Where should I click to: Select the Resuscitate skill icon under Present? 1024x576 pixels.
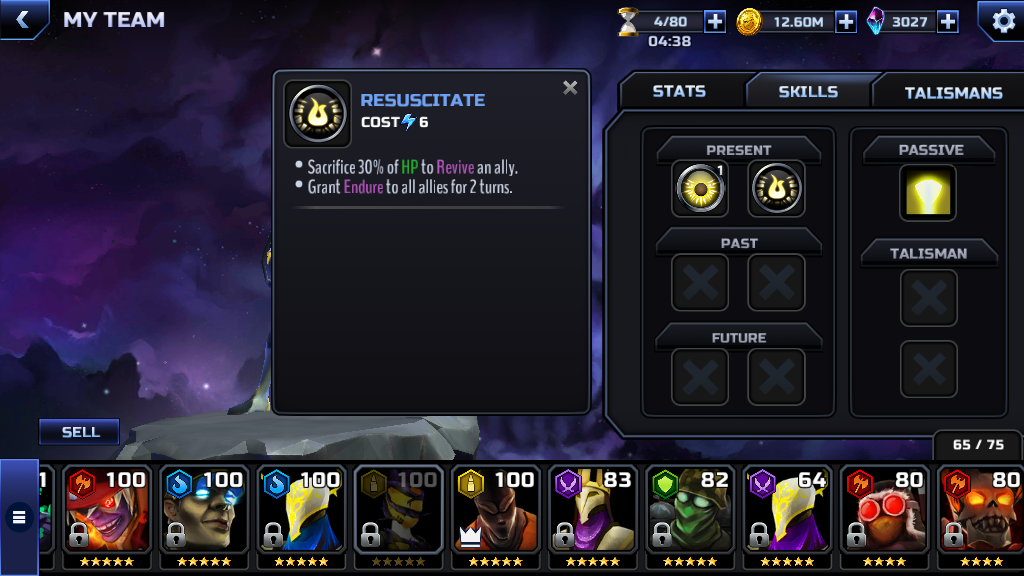[776, 189]
